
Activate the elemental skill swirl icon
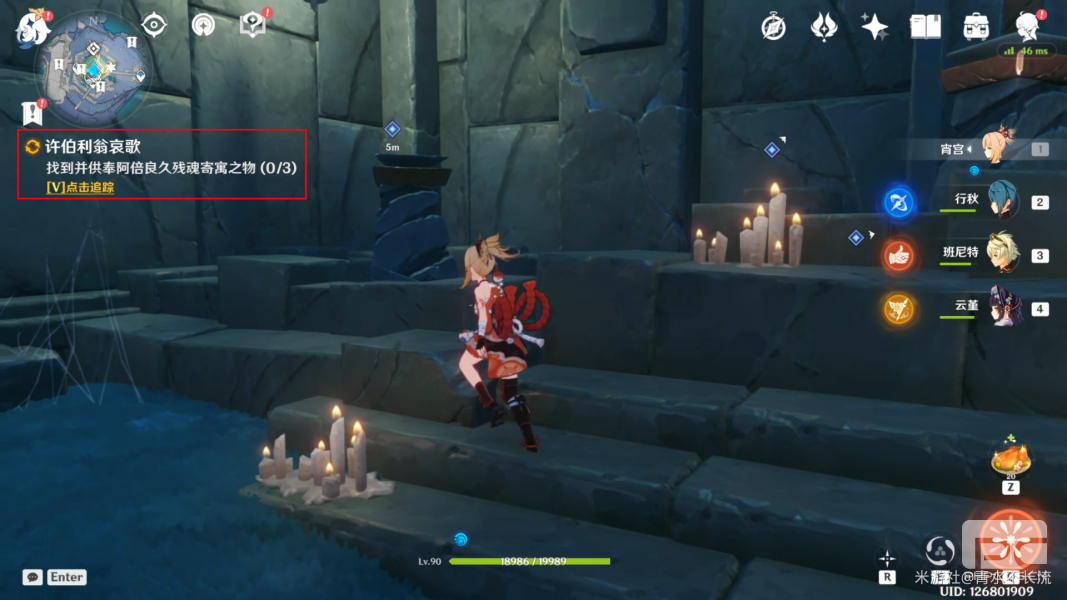tap(940, 550)
